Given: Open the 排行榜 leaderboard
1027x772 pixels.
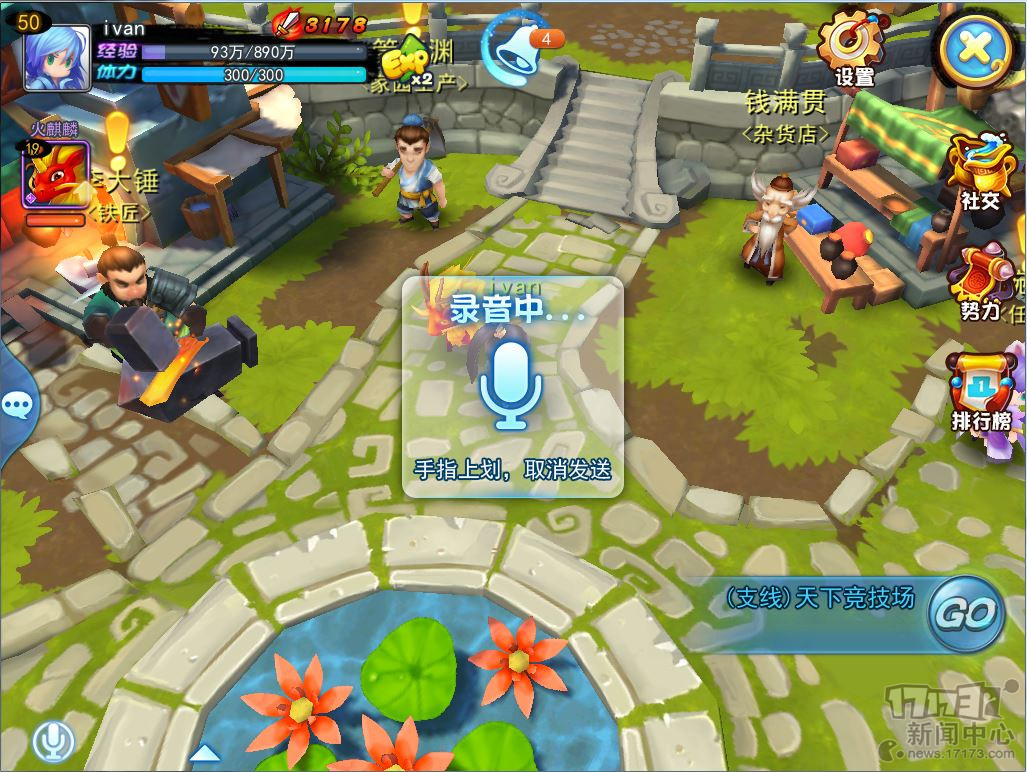Looking at the screenshot, I should 981,392.
